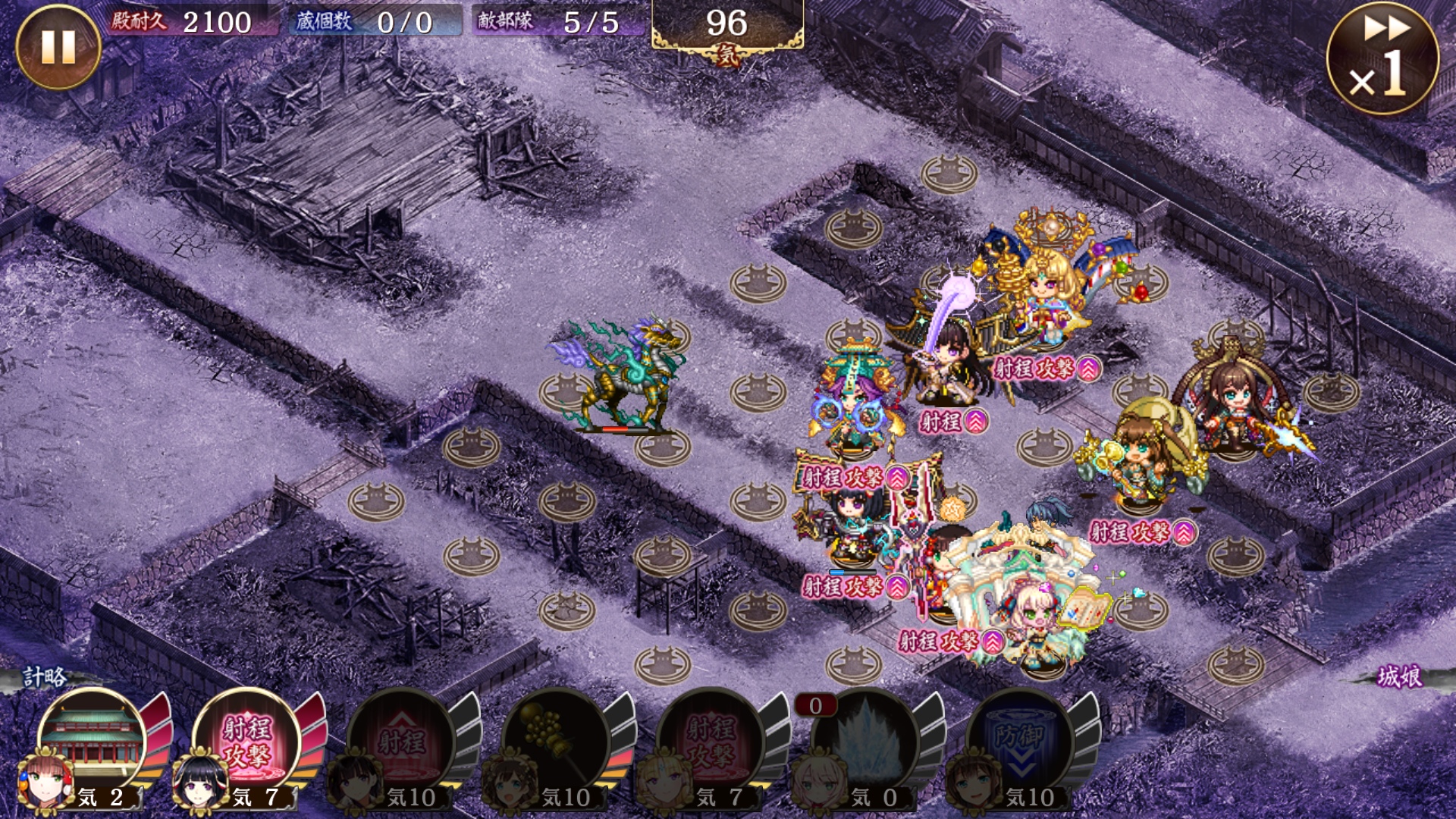Switch to the 城娘 panel
Screen dimensions: 1456x819
pos(1400,676)
